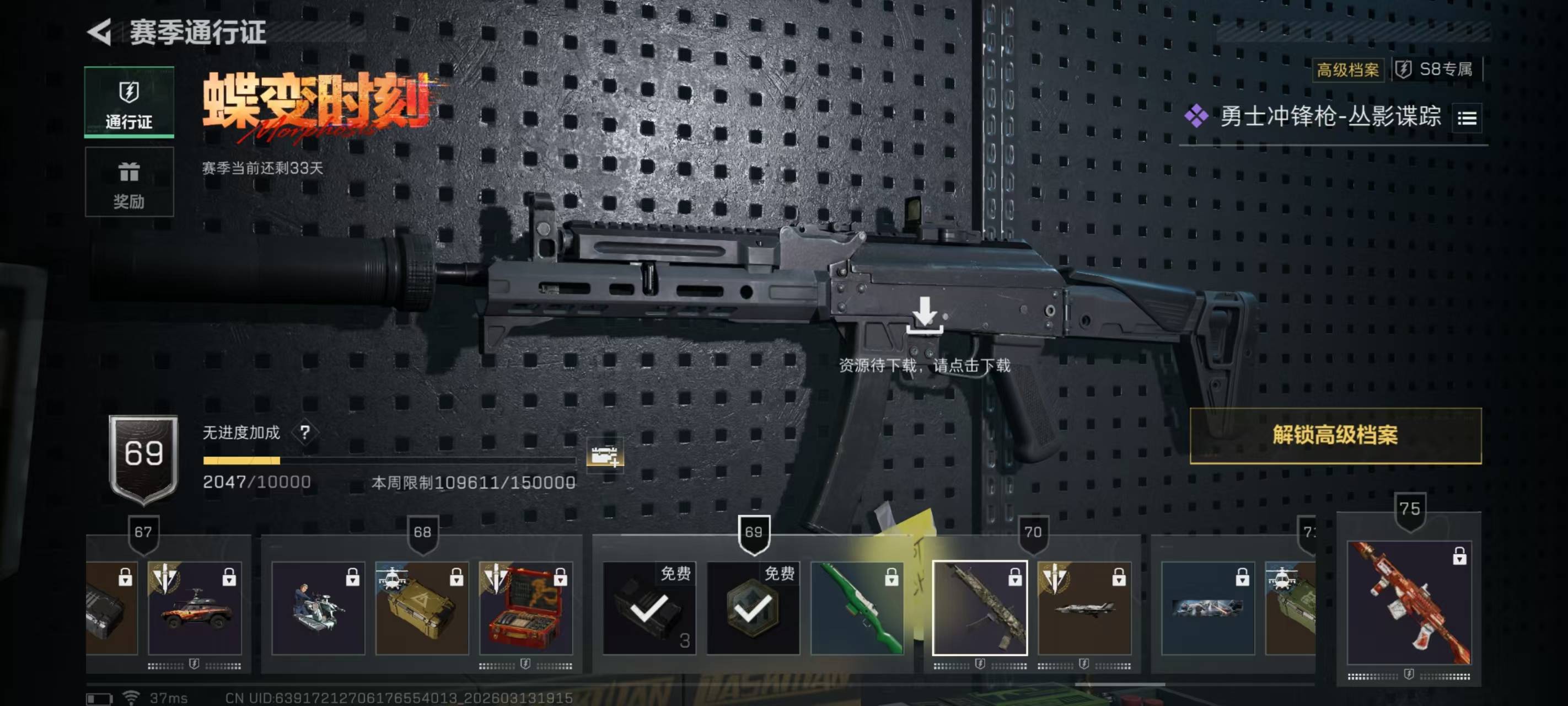1568x706 pixels.
Task: Select the highlighted camo submachine gun reward
Action: pos(979,608)
